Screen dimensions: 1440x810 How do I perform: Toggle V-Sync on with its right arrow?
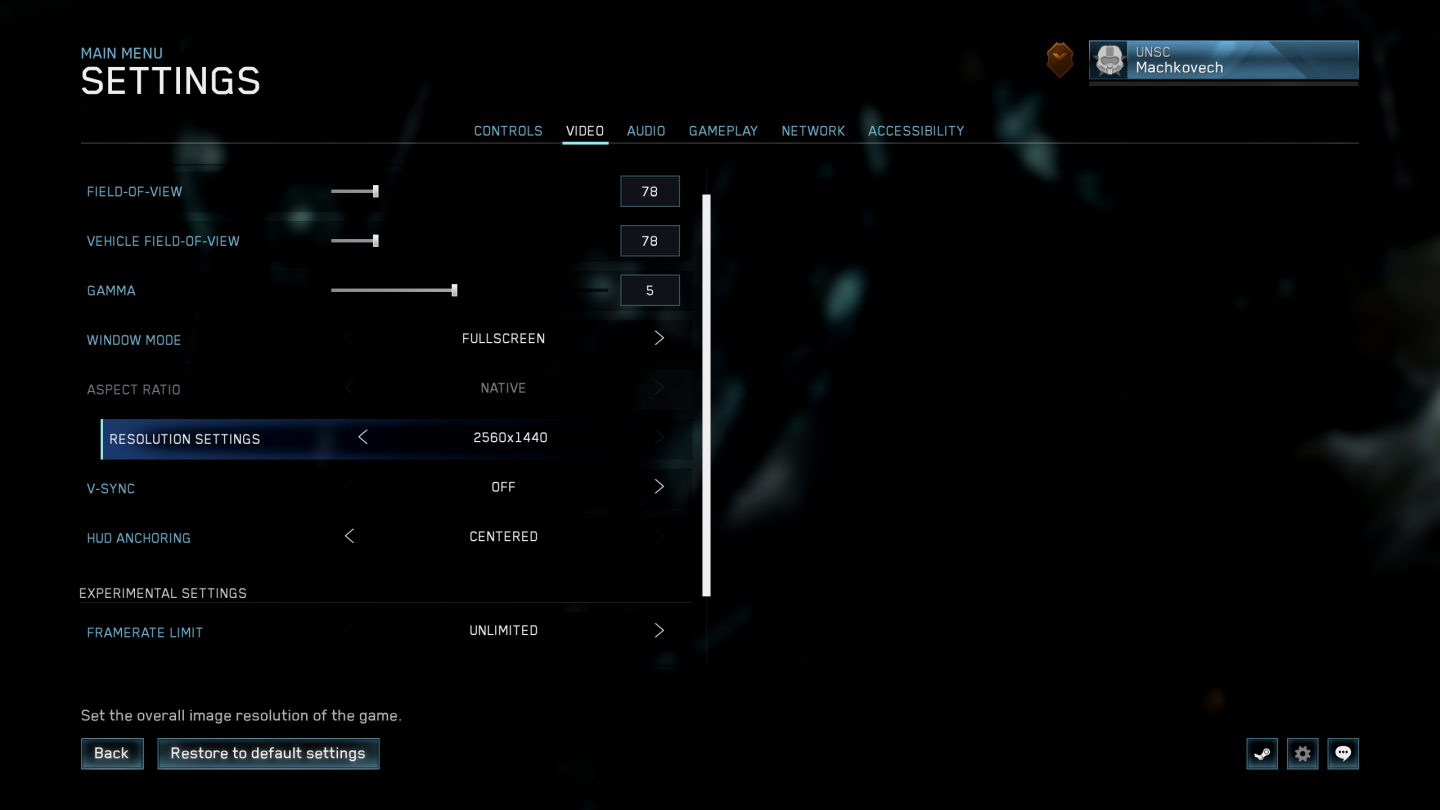click(x=659, y=486)
